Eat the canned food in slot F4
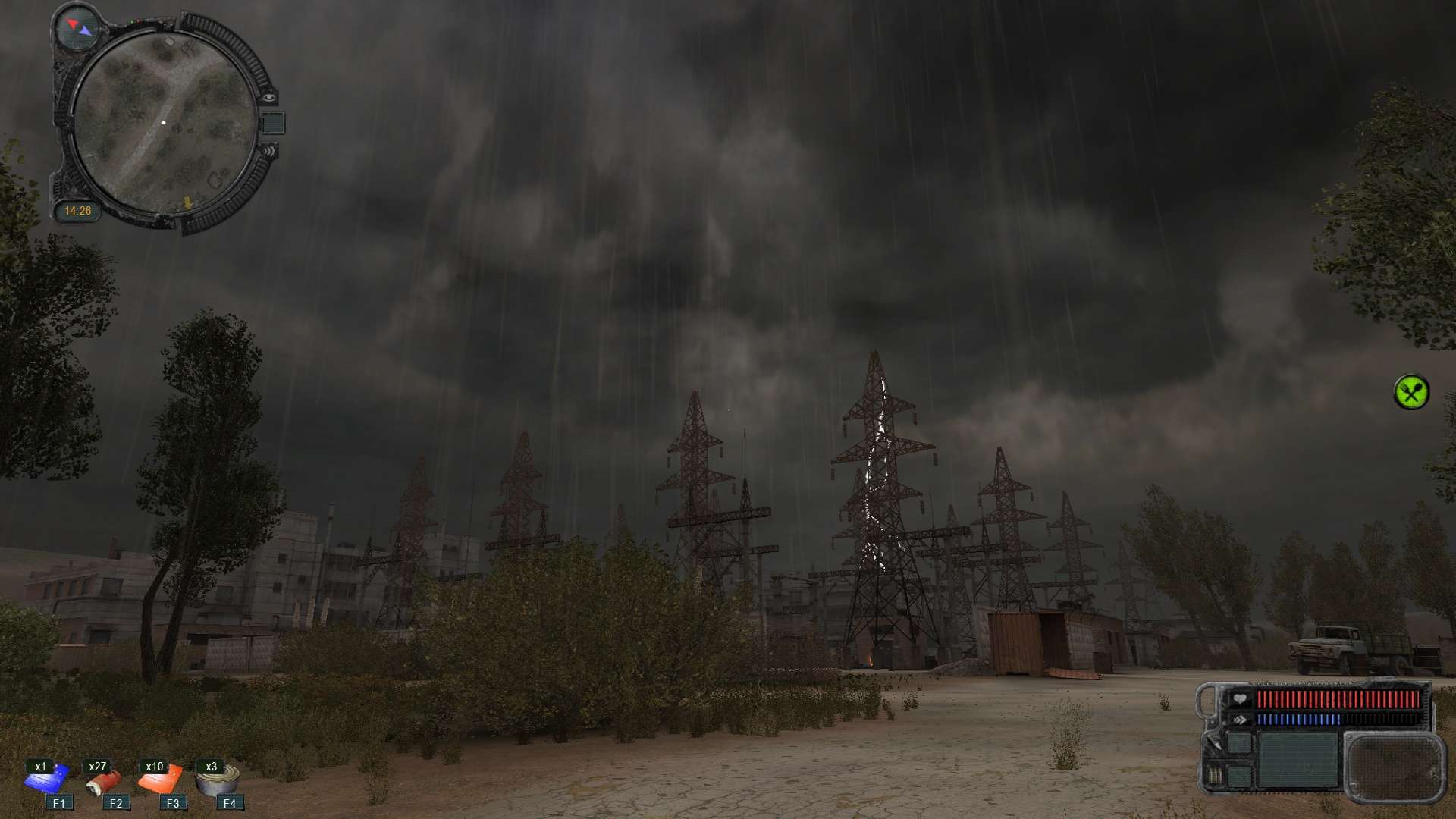 218,781
